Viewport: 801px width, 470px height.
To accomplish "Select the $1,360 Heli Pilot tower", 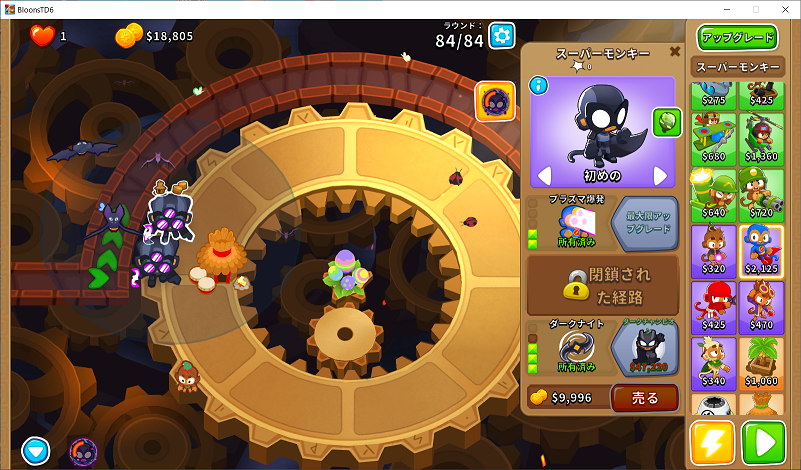I will (x=761, y=139).
